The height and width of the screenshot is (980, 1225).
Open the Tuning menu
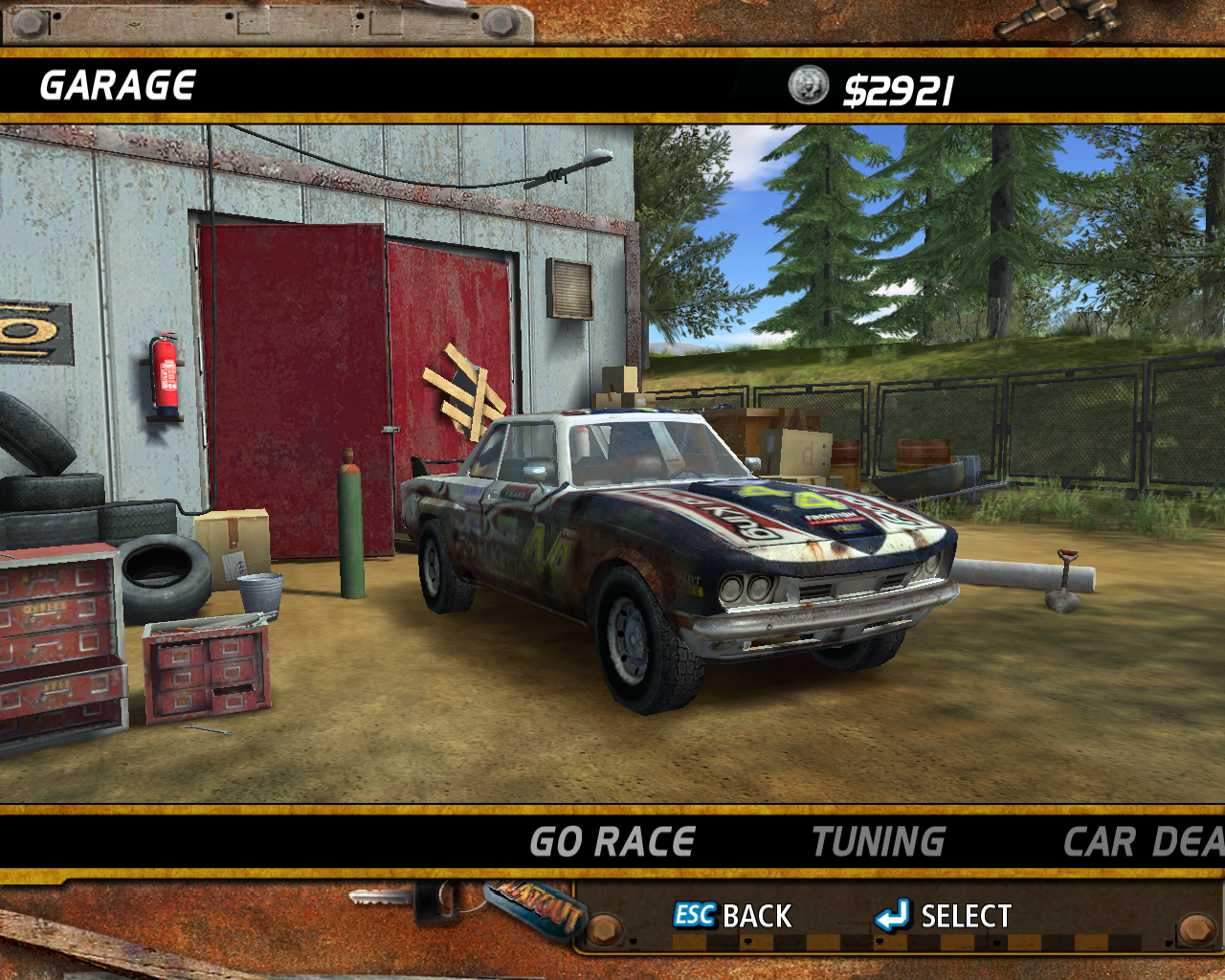tap(879, 842)
